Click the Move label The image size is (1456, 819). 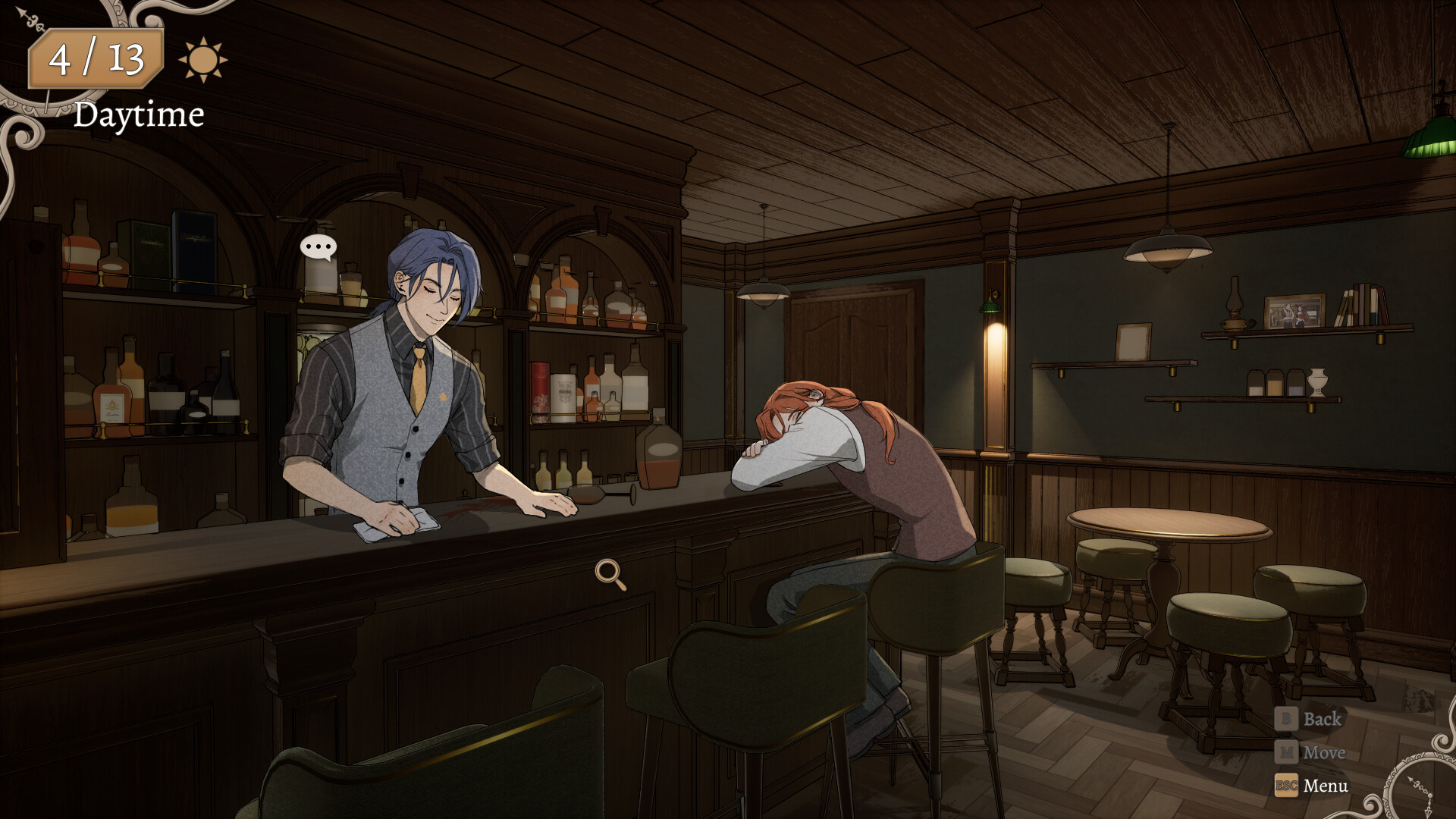pyautogui.click(x=1325, y=752)
